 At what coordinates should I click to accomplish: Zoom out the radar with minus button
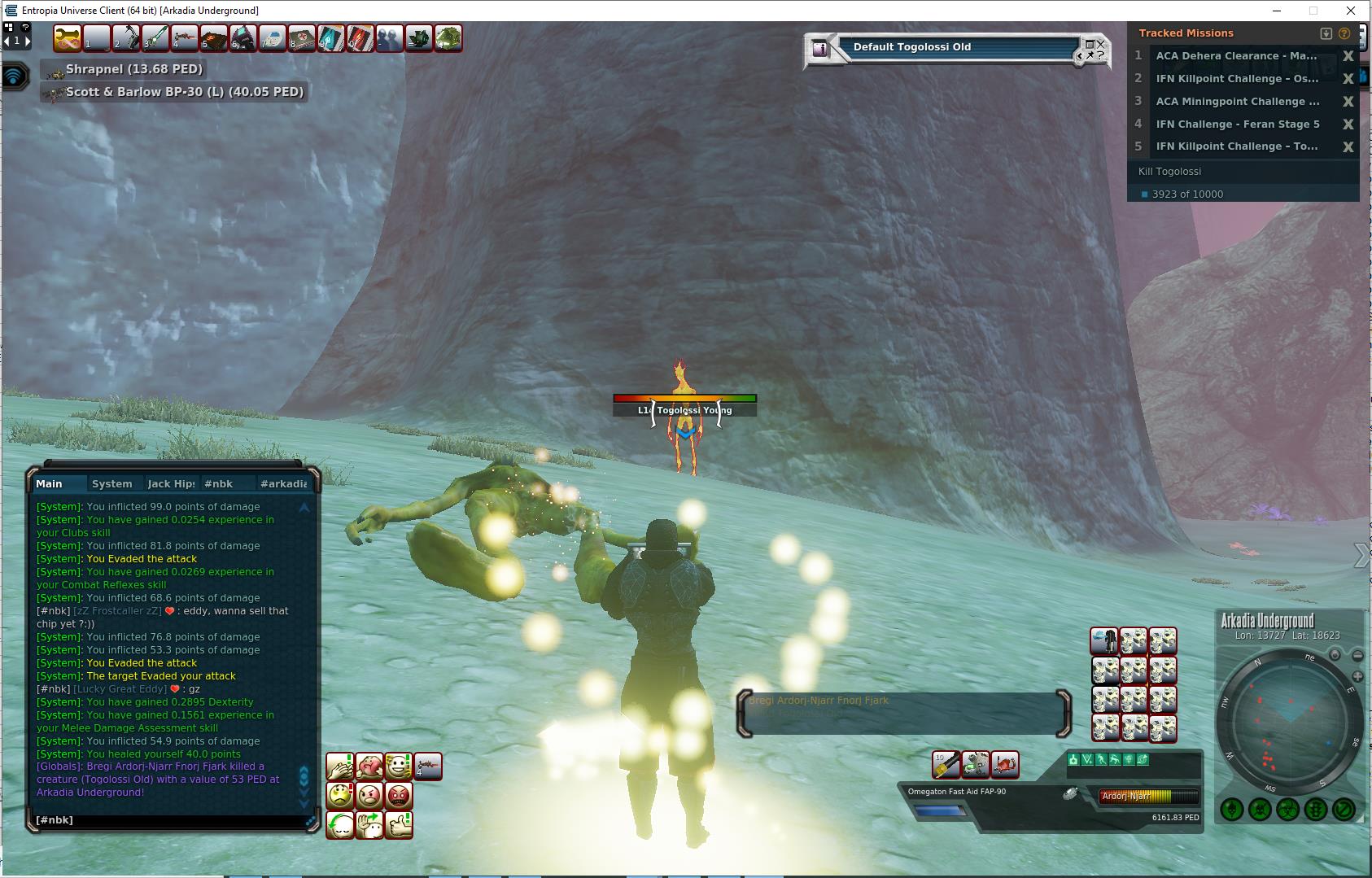point(1357,656)
